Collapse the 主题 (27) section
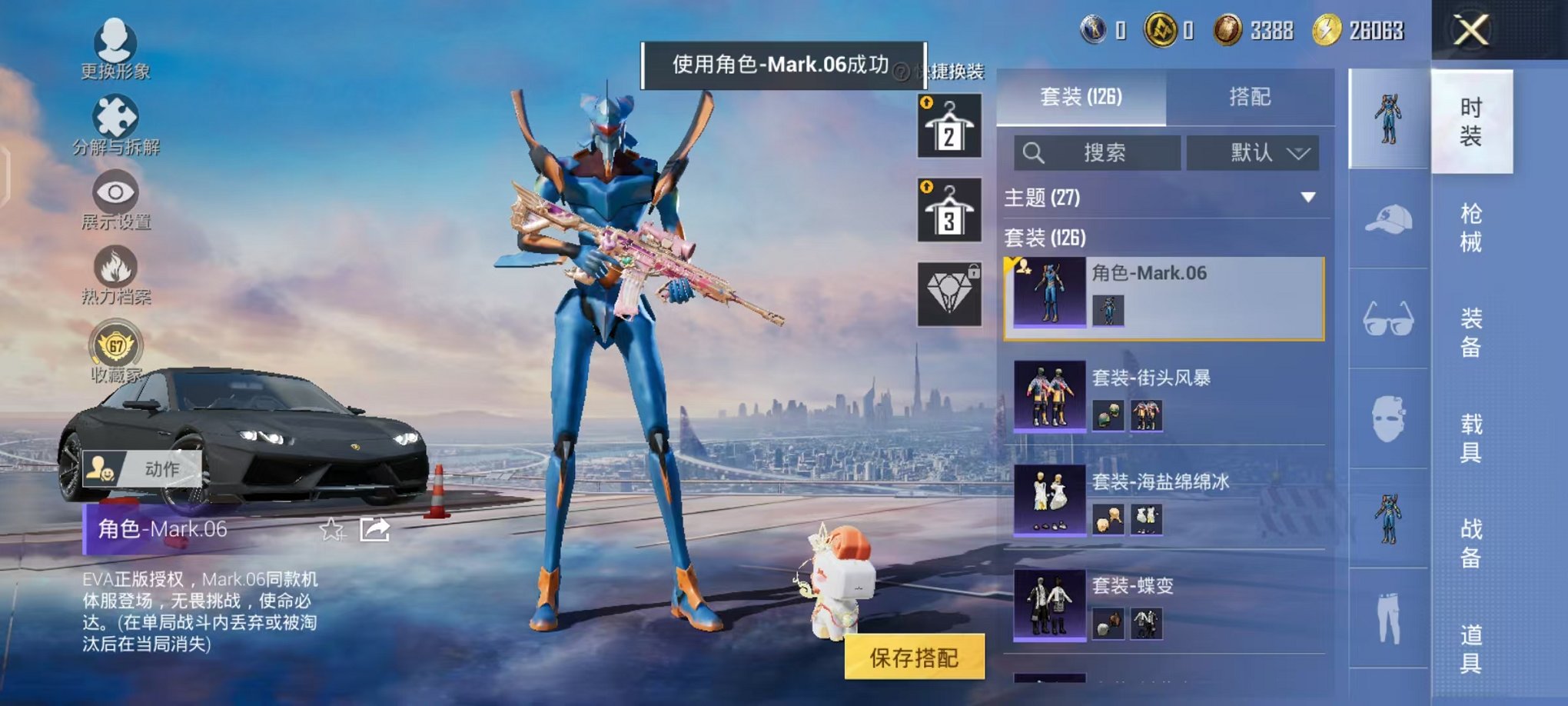 (x=1307, y=198)
